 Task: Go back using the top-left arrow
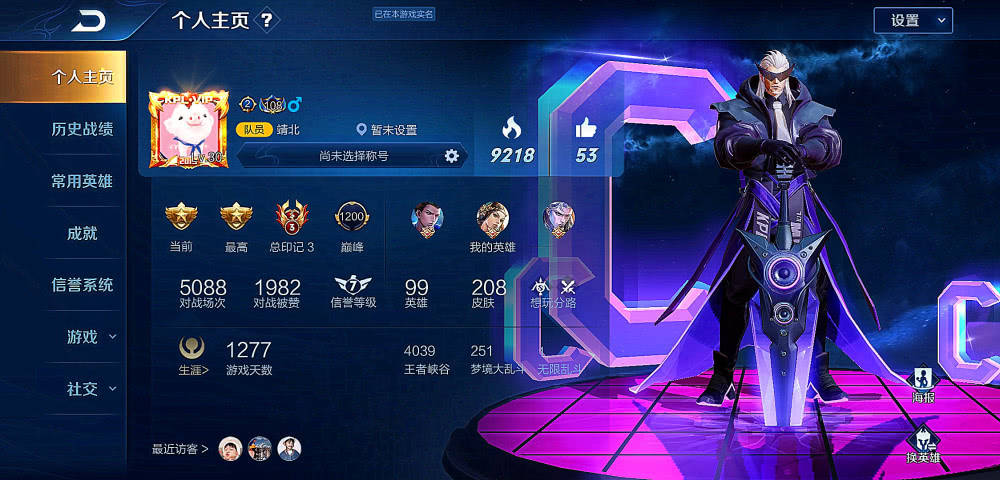pyautogui.click(x=90, y=21)
